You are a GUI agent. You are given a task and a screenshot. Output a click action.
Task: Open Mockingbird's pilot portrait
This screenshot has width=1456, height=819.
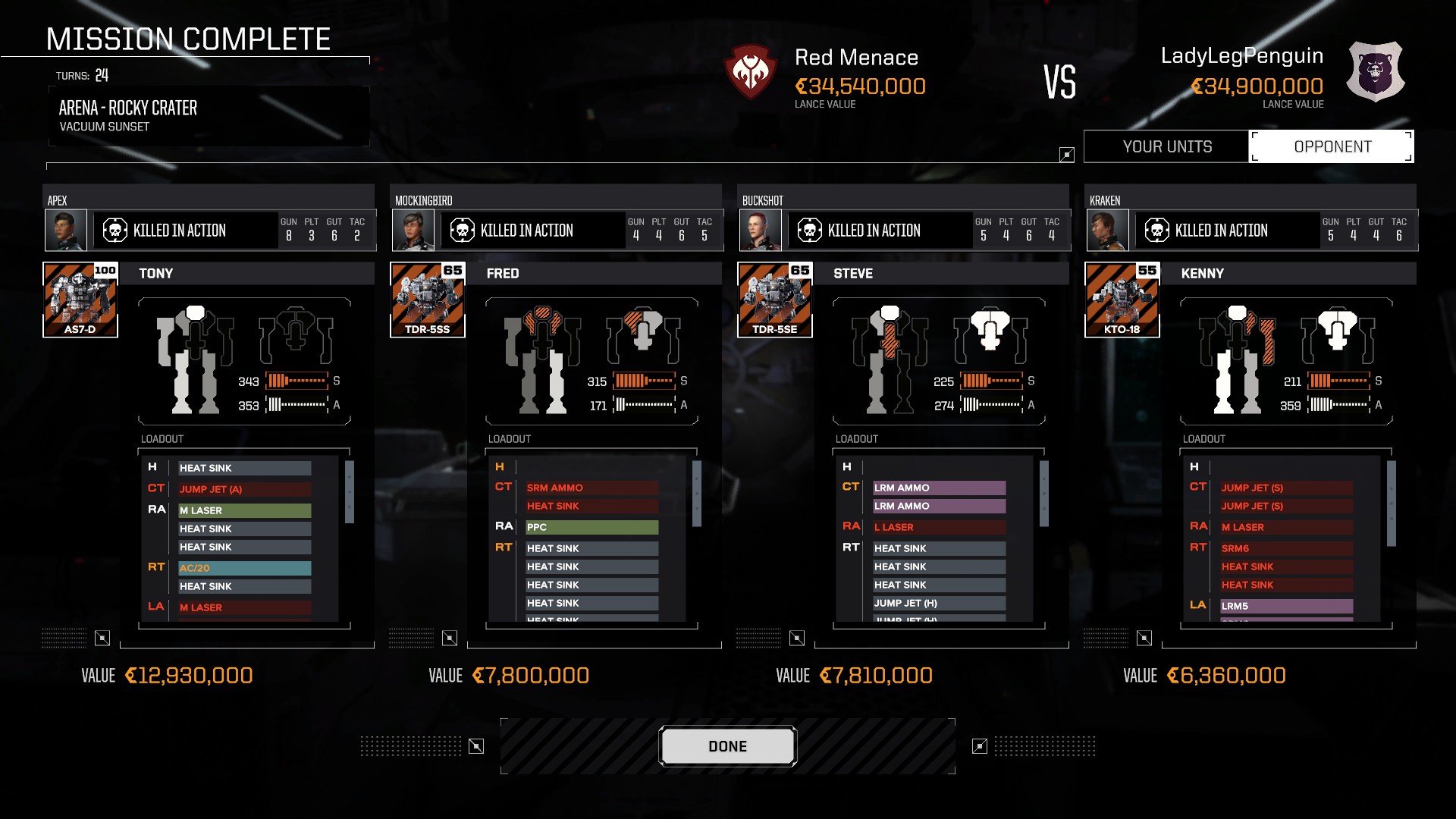pyautogui.click(x=413, y=231)
